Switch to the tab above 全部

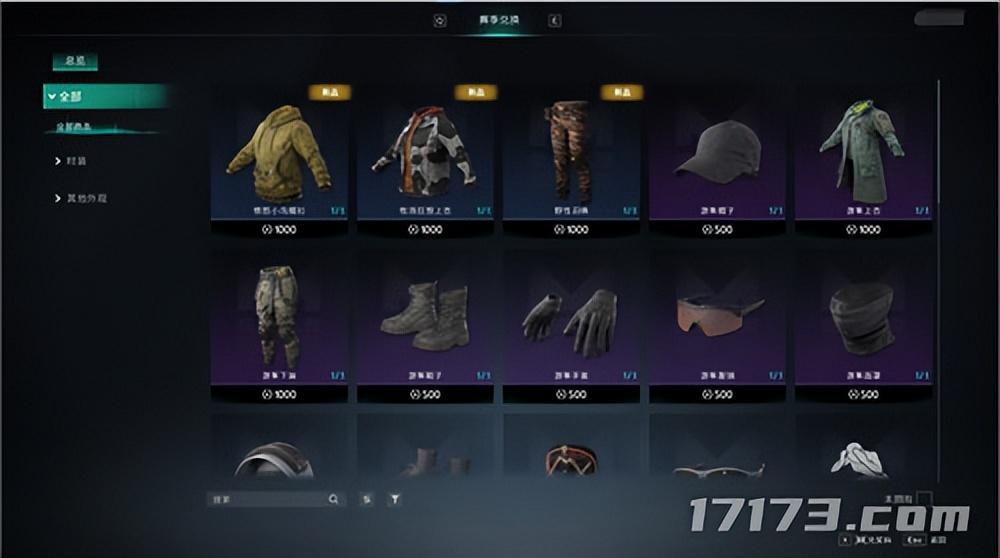click(x=75, y=62)
